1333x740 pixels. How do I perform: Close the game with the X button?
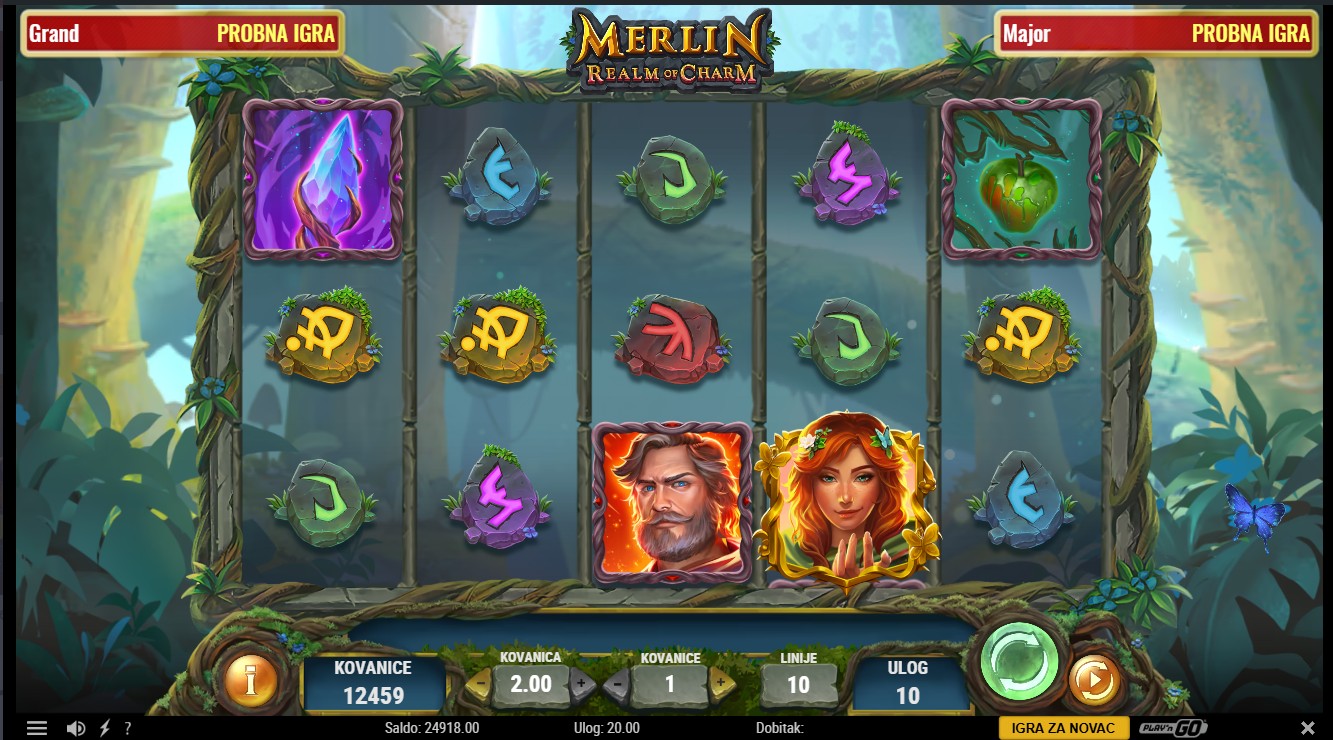(1307, 728)
